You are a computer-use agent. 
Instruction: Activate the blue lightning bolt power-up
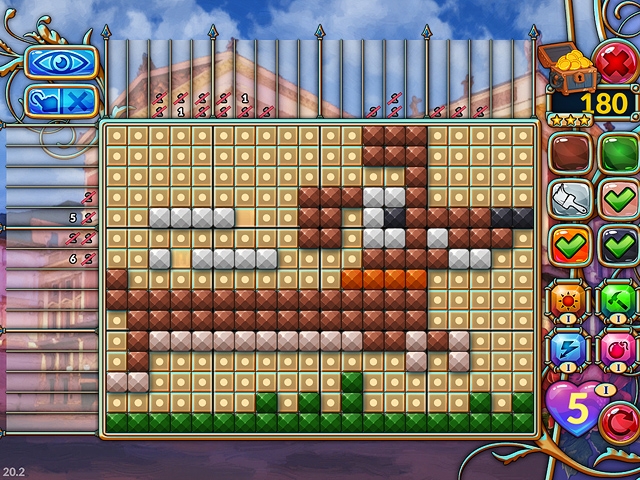(569, 350)
